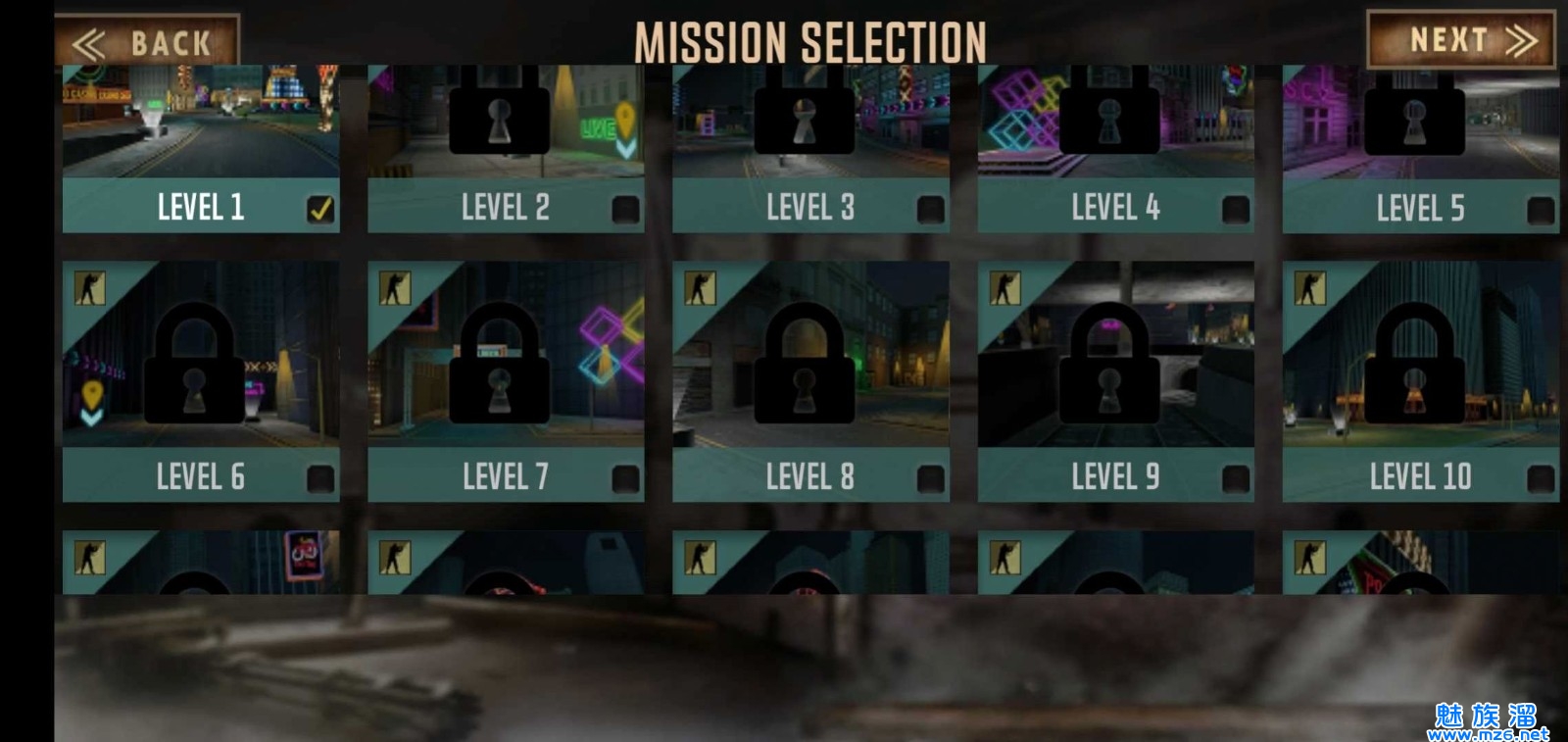Tick the Level 2 checkbox
1568x742 pixels.
tap(625, 209)
